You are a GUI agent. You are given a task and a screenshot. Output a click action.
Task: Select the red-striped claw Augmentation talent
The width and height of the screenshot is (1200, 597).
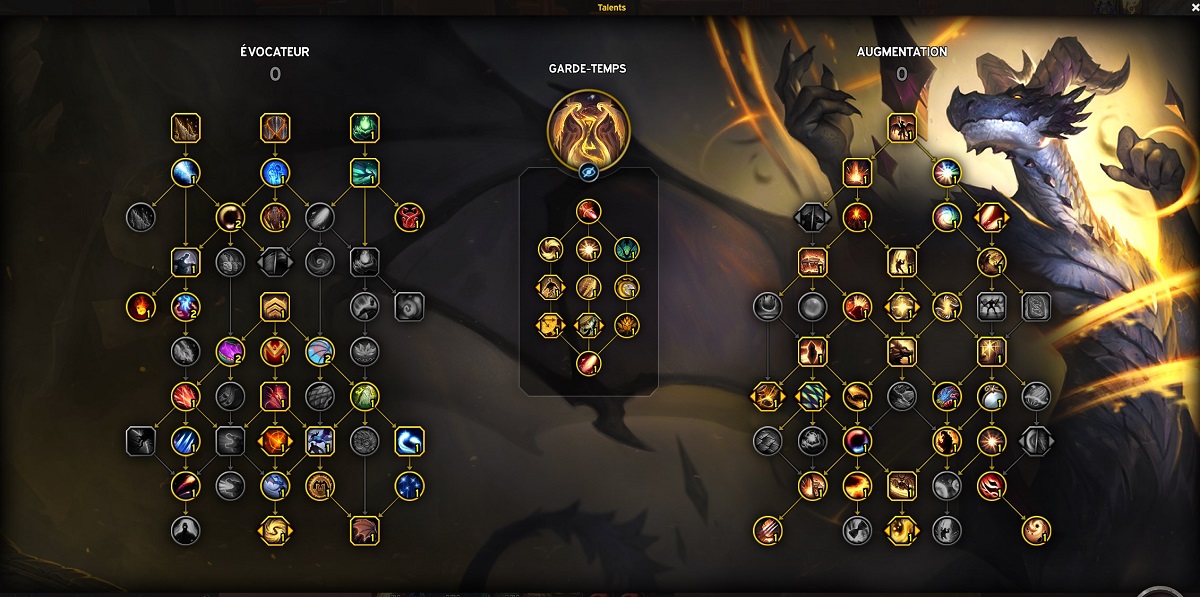pos(768,530)
